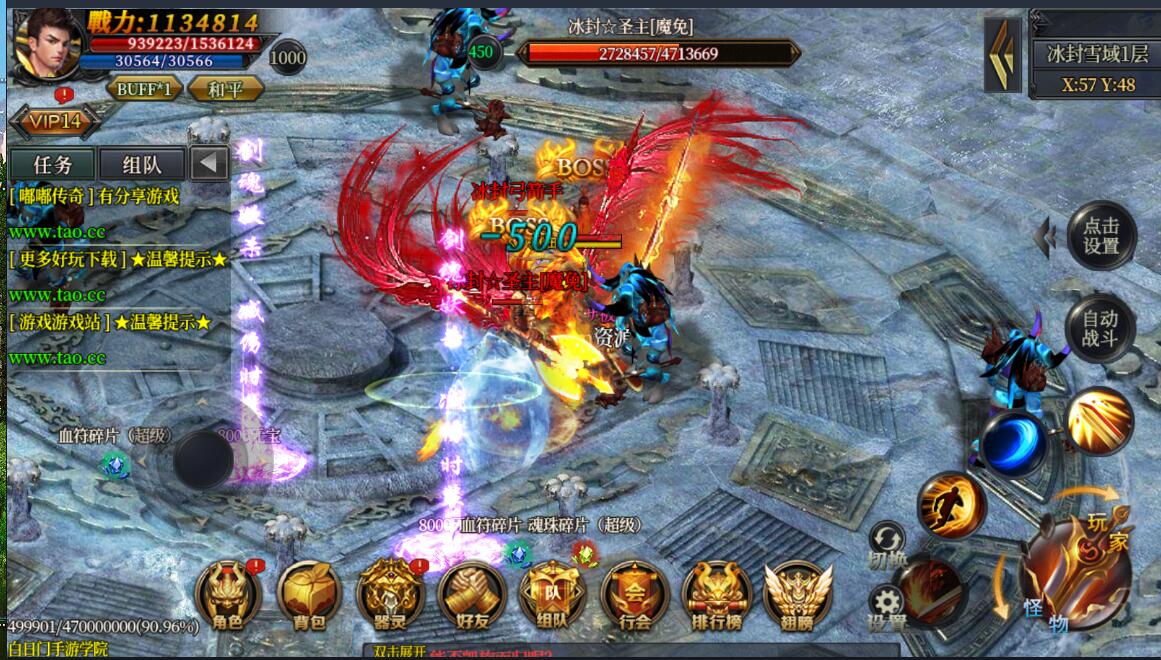This screenshot has height=660, width=1161.
Task: Toggle 自动战斗 auto battle
Action: (1100, 328)
